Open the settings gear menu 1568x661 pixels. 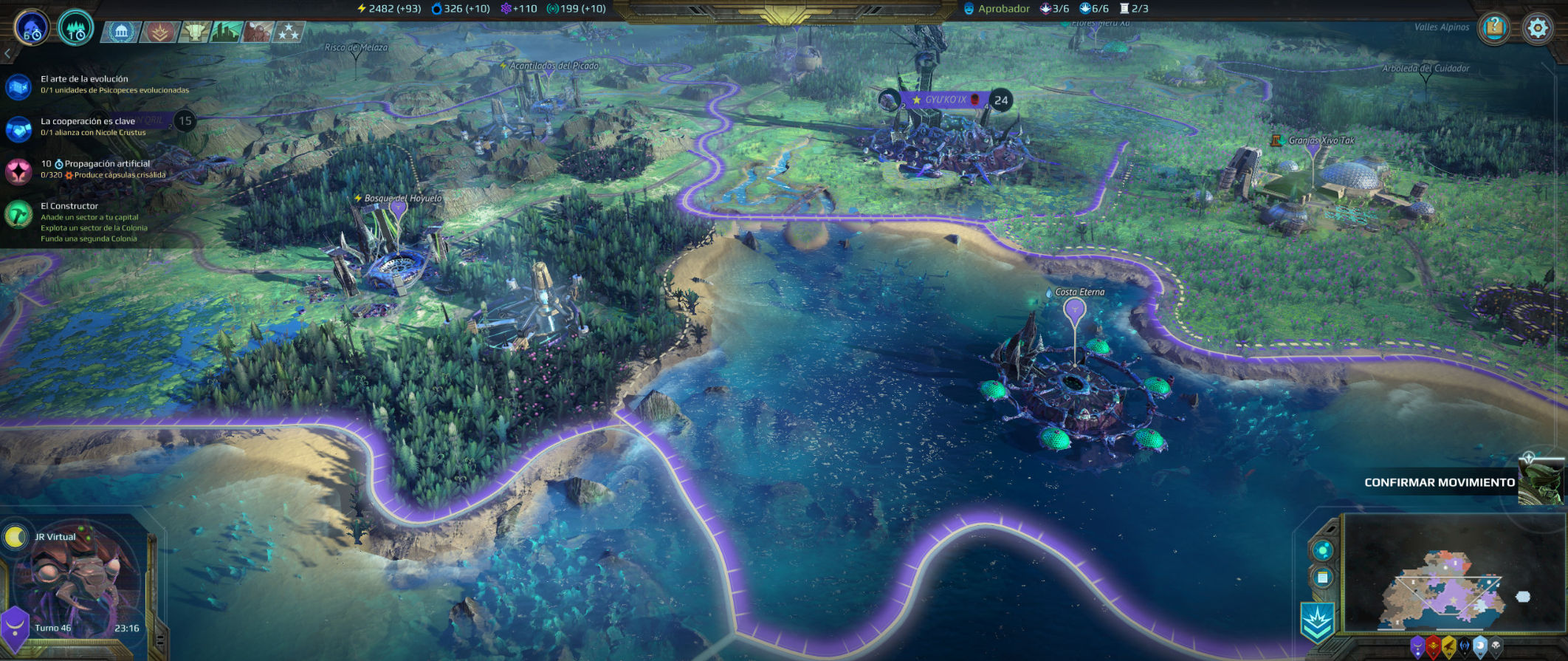tap(1538, 29)
